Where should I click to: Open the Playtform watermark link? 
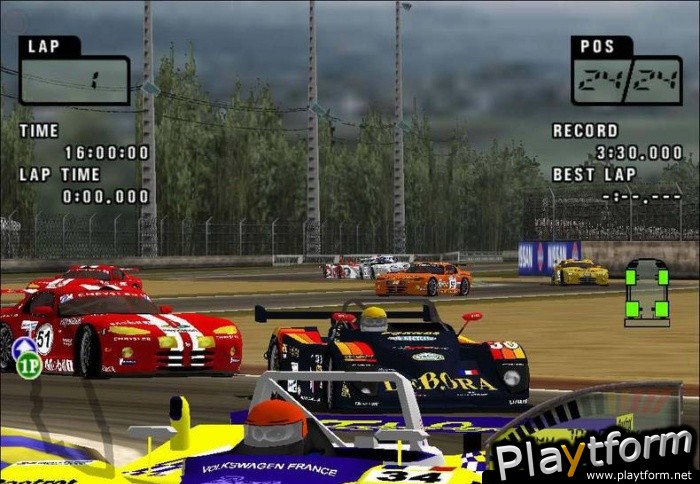[594, 456]
